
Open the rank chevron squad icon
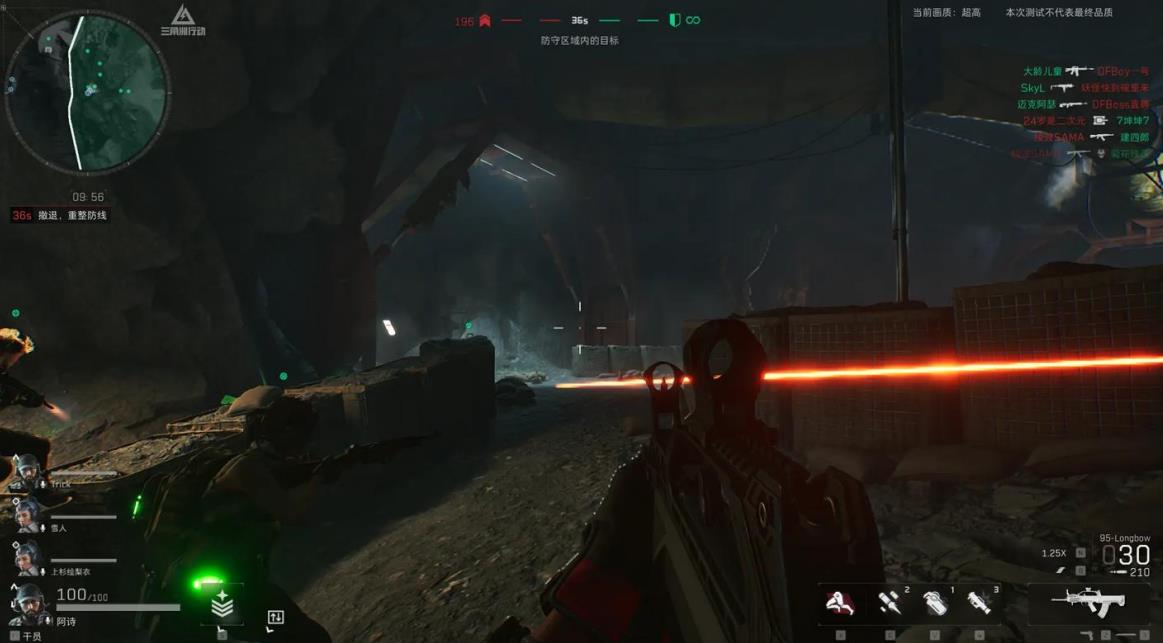222,604
